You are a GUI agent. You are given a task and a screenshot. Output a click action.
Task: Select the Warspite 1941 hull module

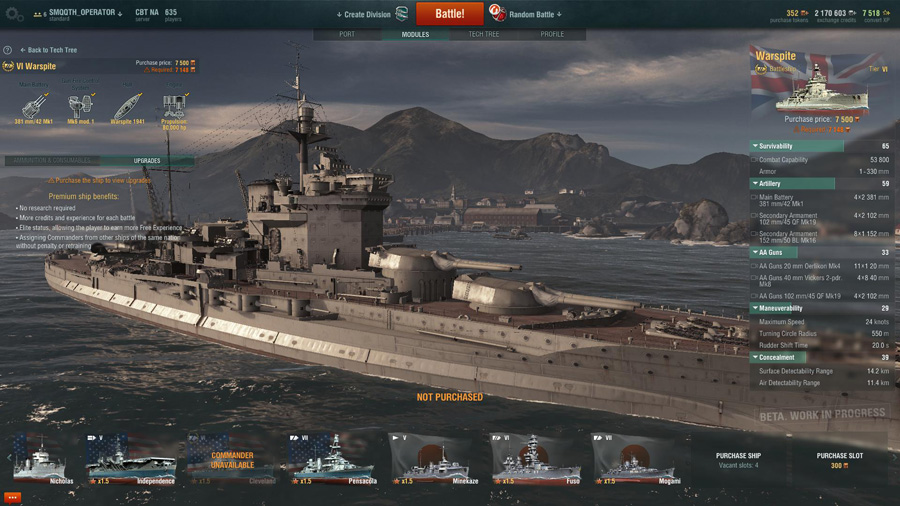point(127,108)
